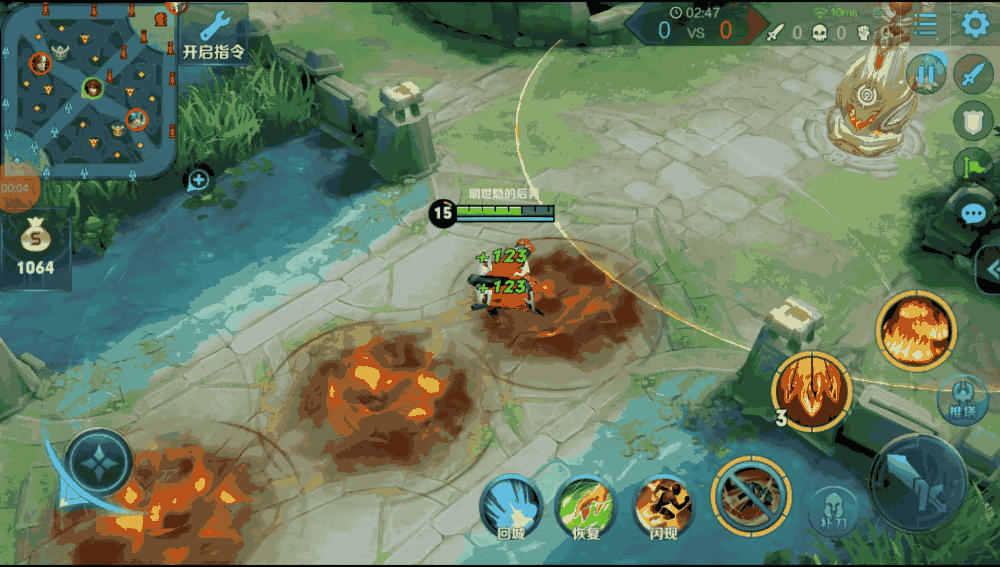This screenshot has height=567, width=1000.
Task: Show the scoreboard list icon
Action: (926, 26)
